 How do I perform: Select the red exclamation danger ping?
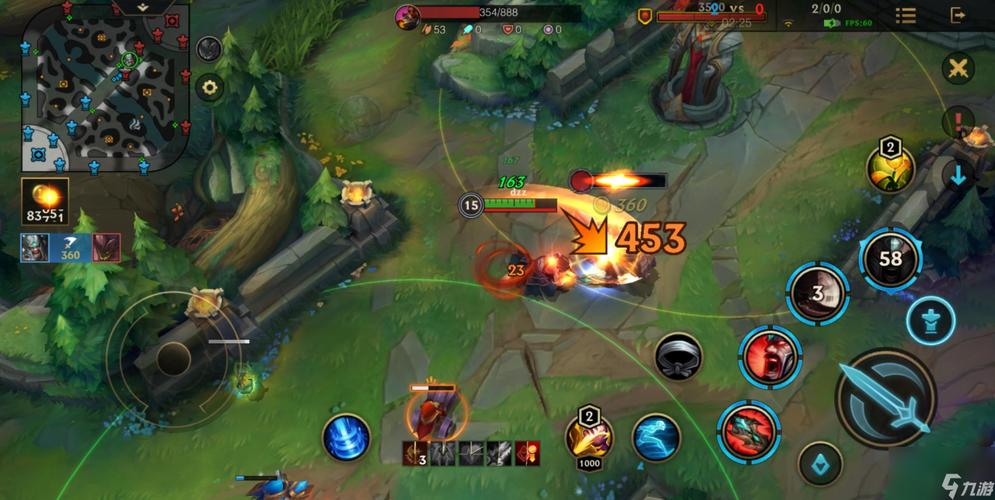(x=958, y=123)
